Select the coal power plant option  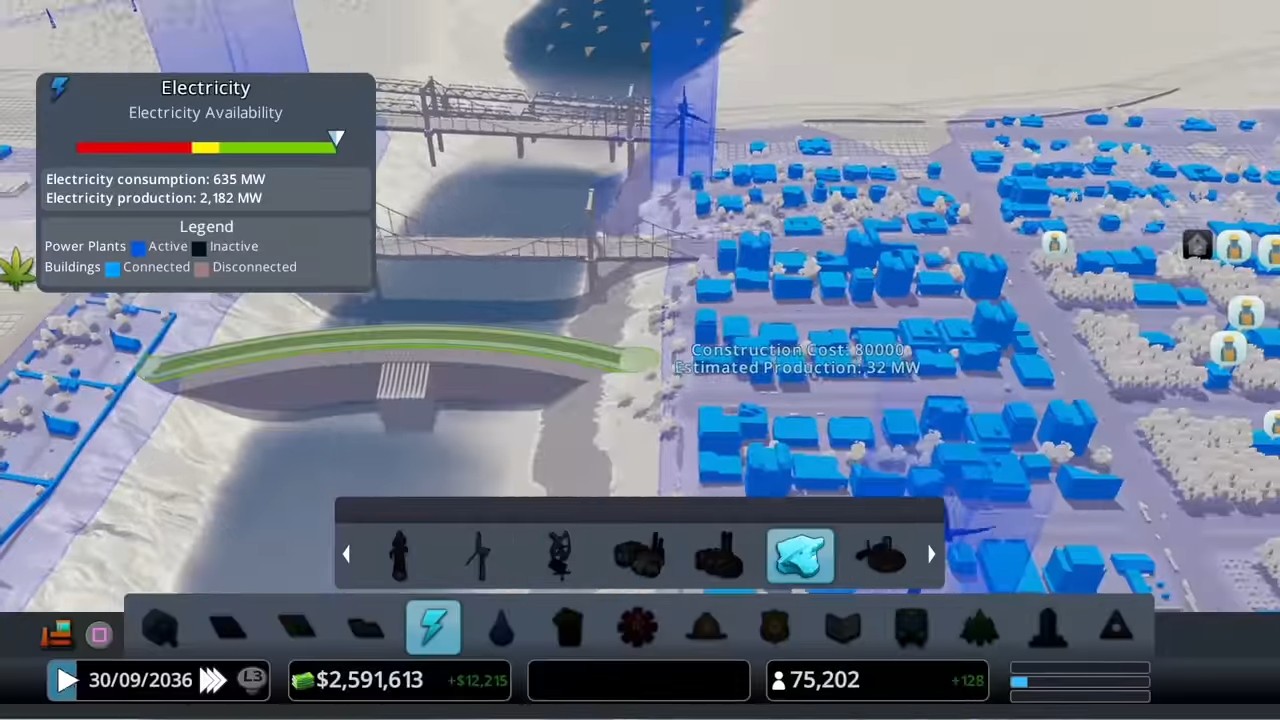pyautogui.click(x=640, y=555)
